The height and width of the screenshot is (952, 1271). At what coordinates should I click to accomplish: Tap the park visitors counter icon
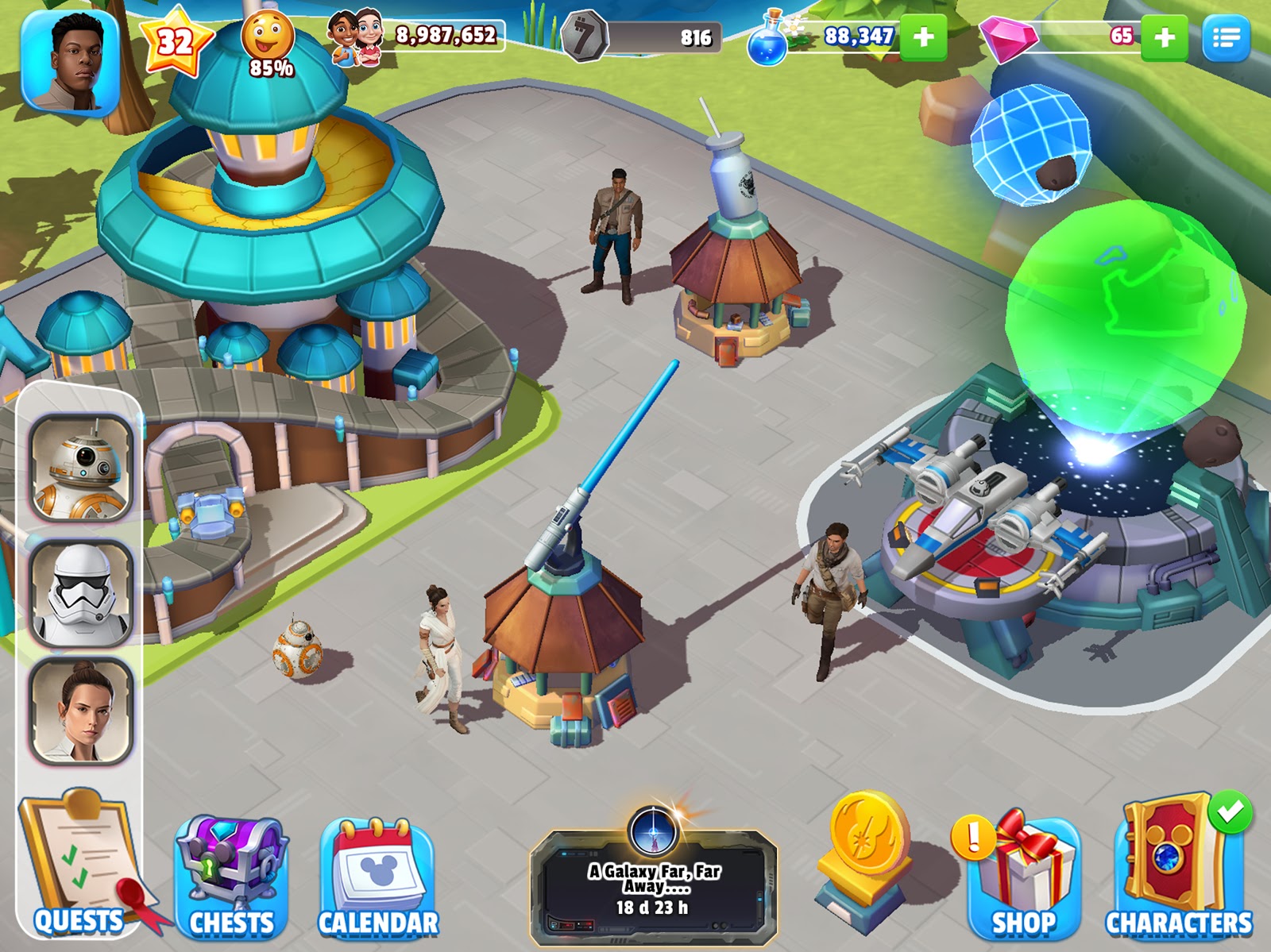coord(354,37)
